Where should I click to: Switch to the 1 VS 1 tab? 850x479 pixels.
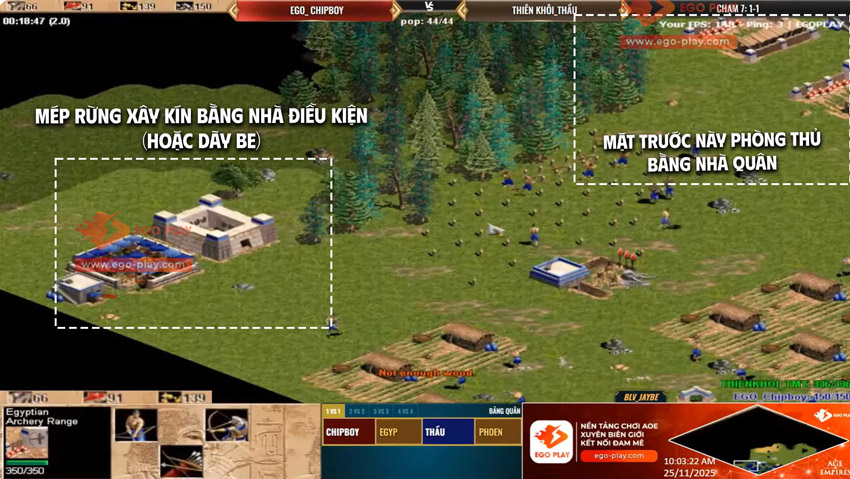[332, 411]
